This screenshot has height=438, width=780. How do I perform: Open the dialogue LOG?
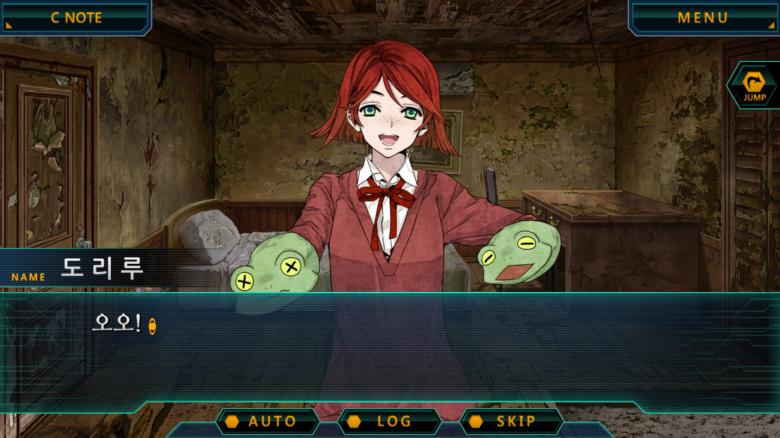click(x=388, y=421)
